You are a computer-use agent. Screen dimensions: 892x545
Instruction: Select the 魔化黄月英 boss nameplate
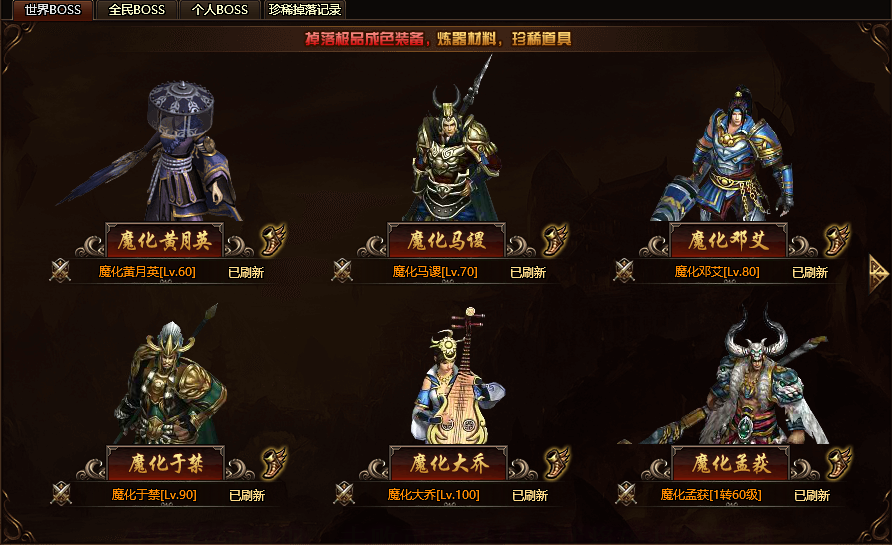click(164, 240)
